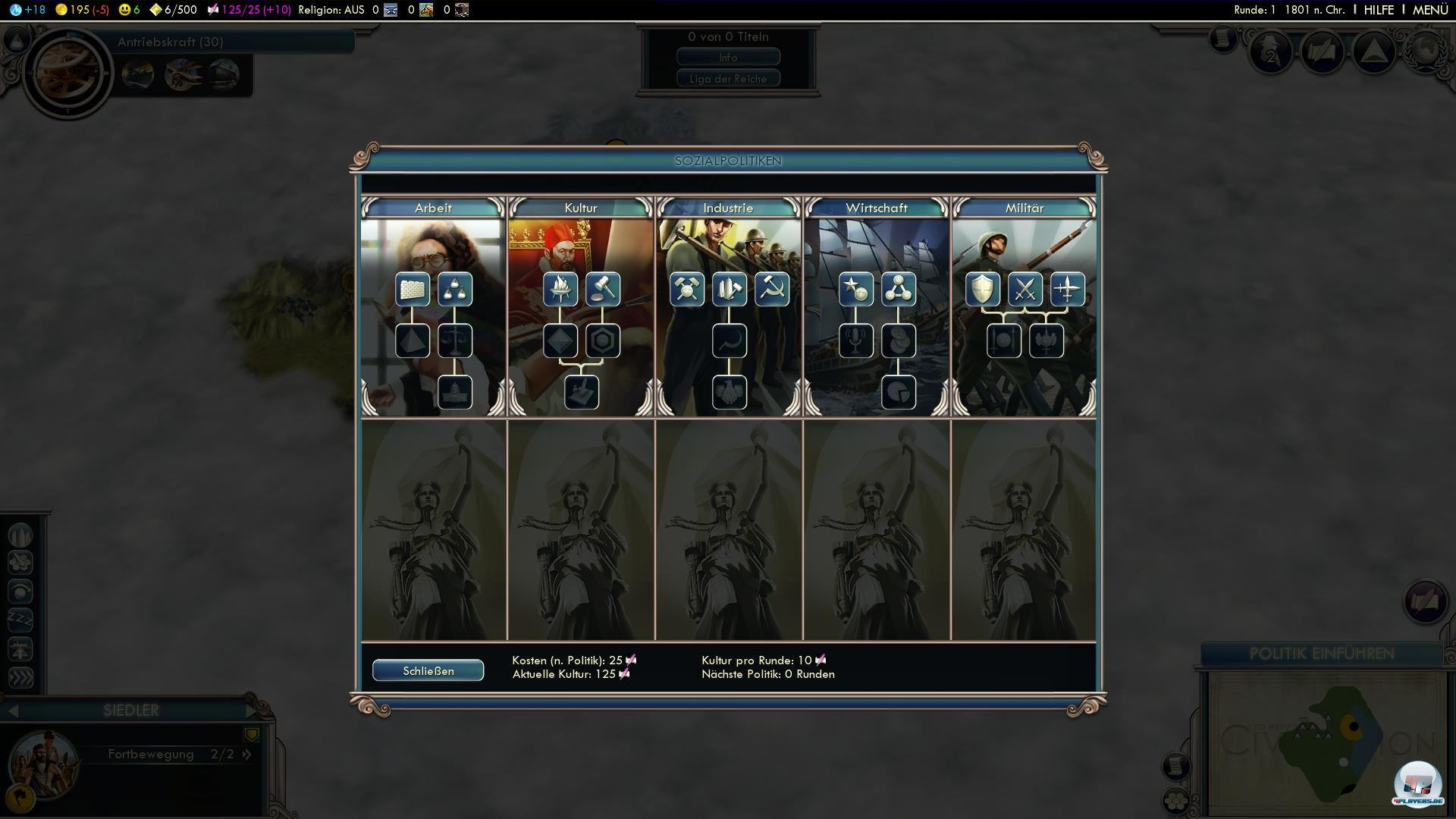The image size is (1456, 819).
Task: Select the Siedler unit portrait
Action: (44, 762)
